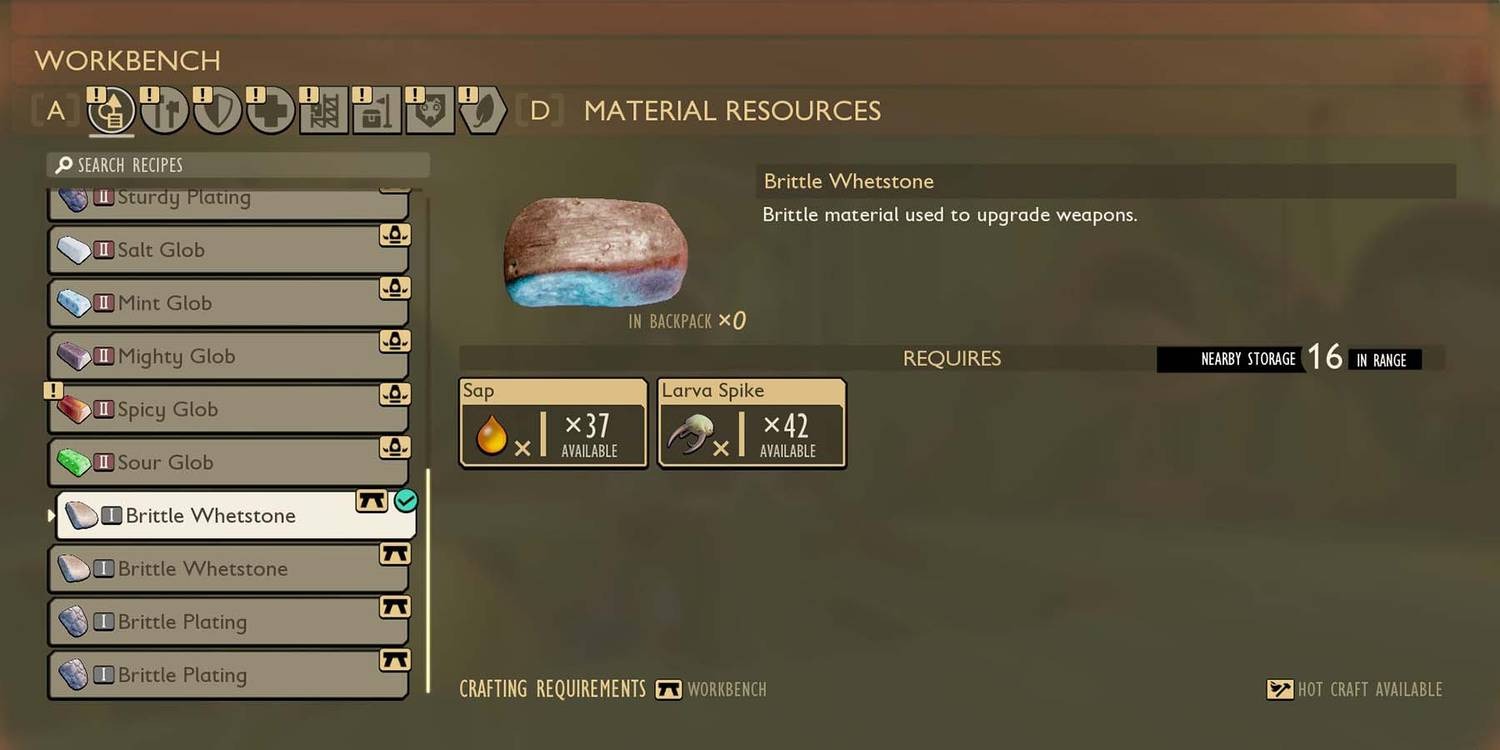Choose the Sturdy Plating recipe
Image resolution: width=1500 pixels, height=750 pixels.
point(228,200)
